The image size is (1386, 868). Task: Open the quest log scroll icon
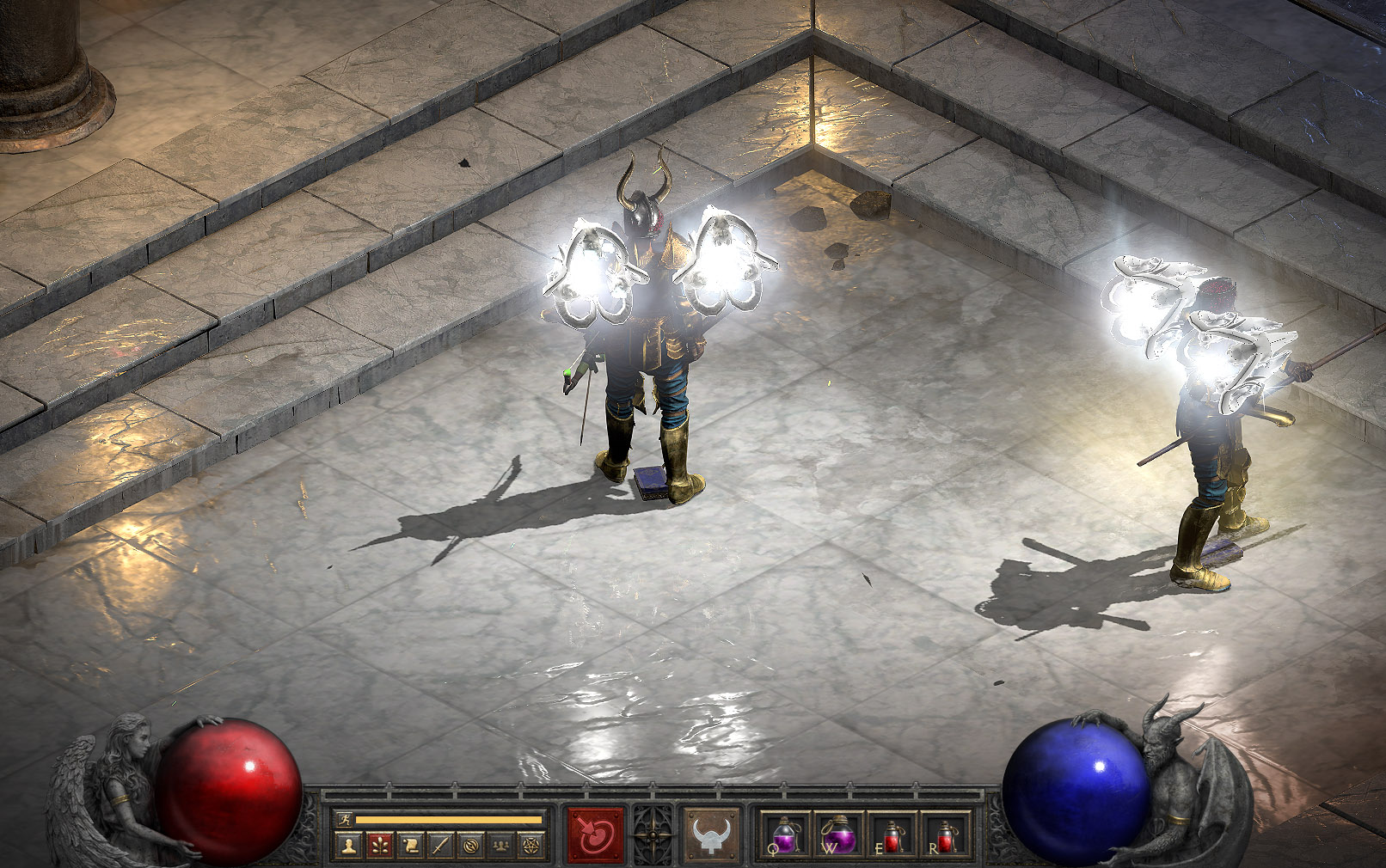click(410, 847)
